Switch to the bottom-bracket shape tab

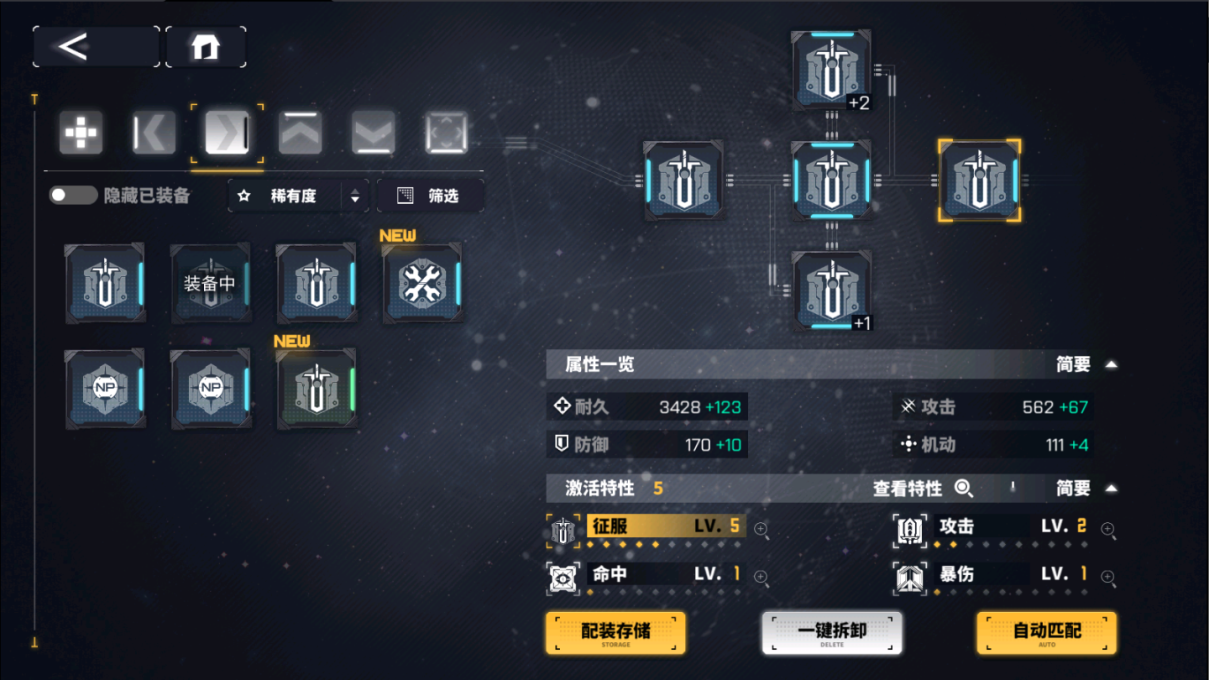coord(373,133)
